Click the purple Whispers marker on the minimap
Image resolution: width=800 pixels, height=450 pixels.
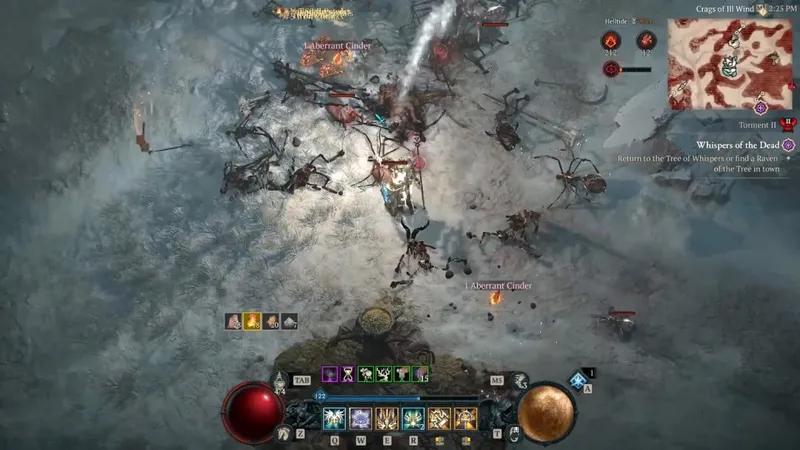[761, 107]
